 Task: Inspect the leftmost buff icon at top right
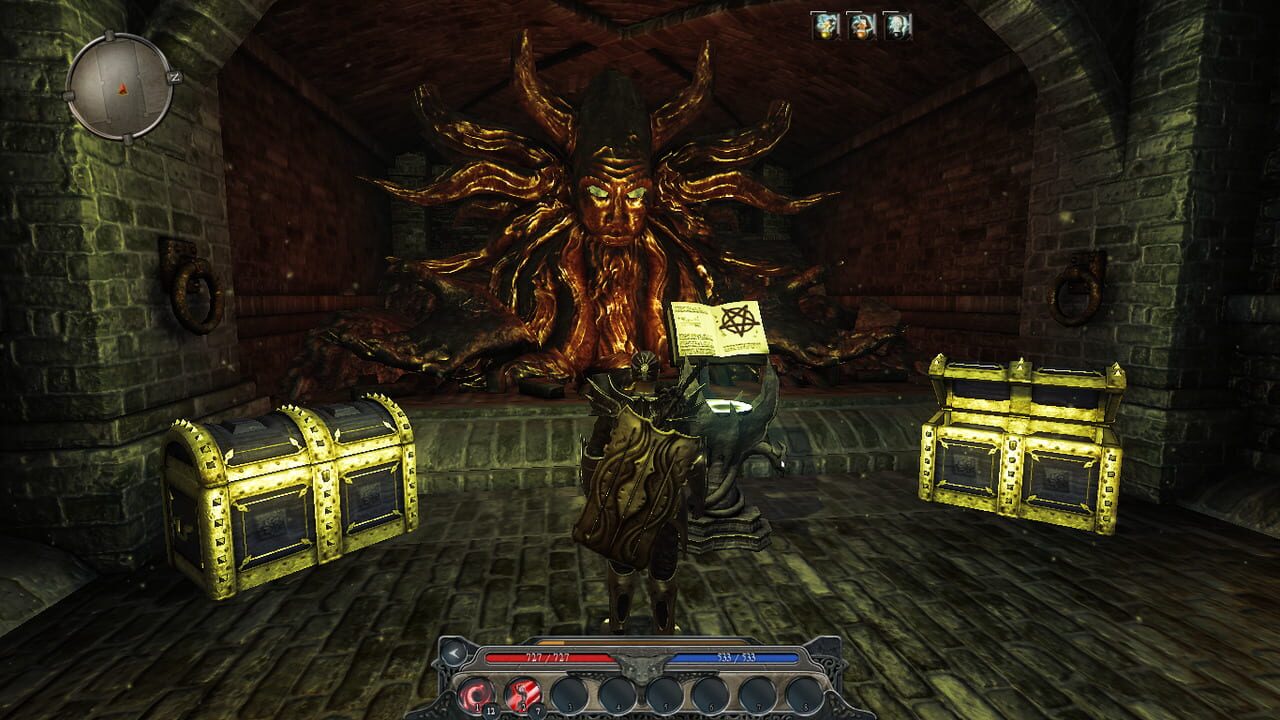[x=825, y=26]
